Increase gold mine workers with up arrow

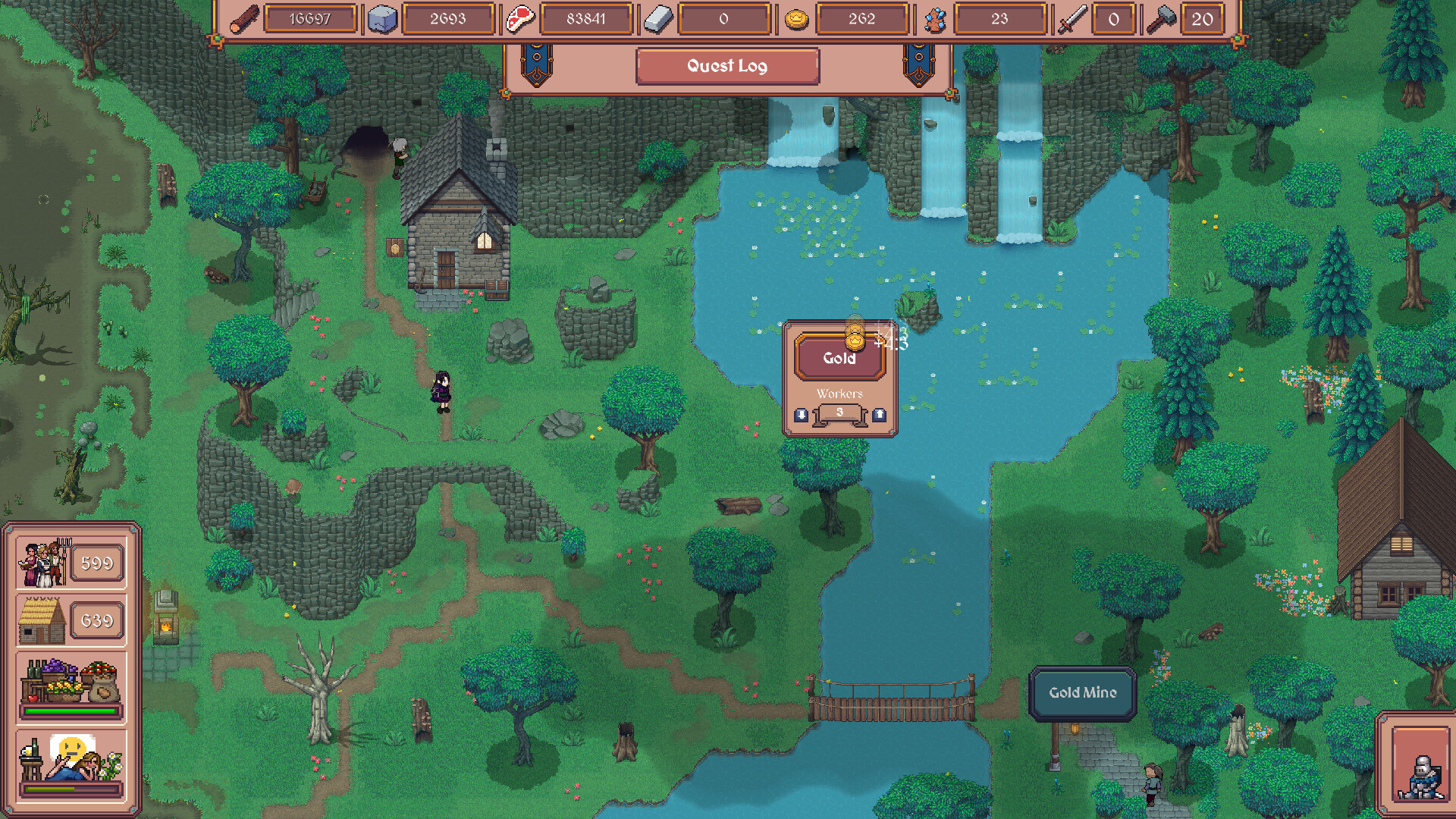pos(879,415)
